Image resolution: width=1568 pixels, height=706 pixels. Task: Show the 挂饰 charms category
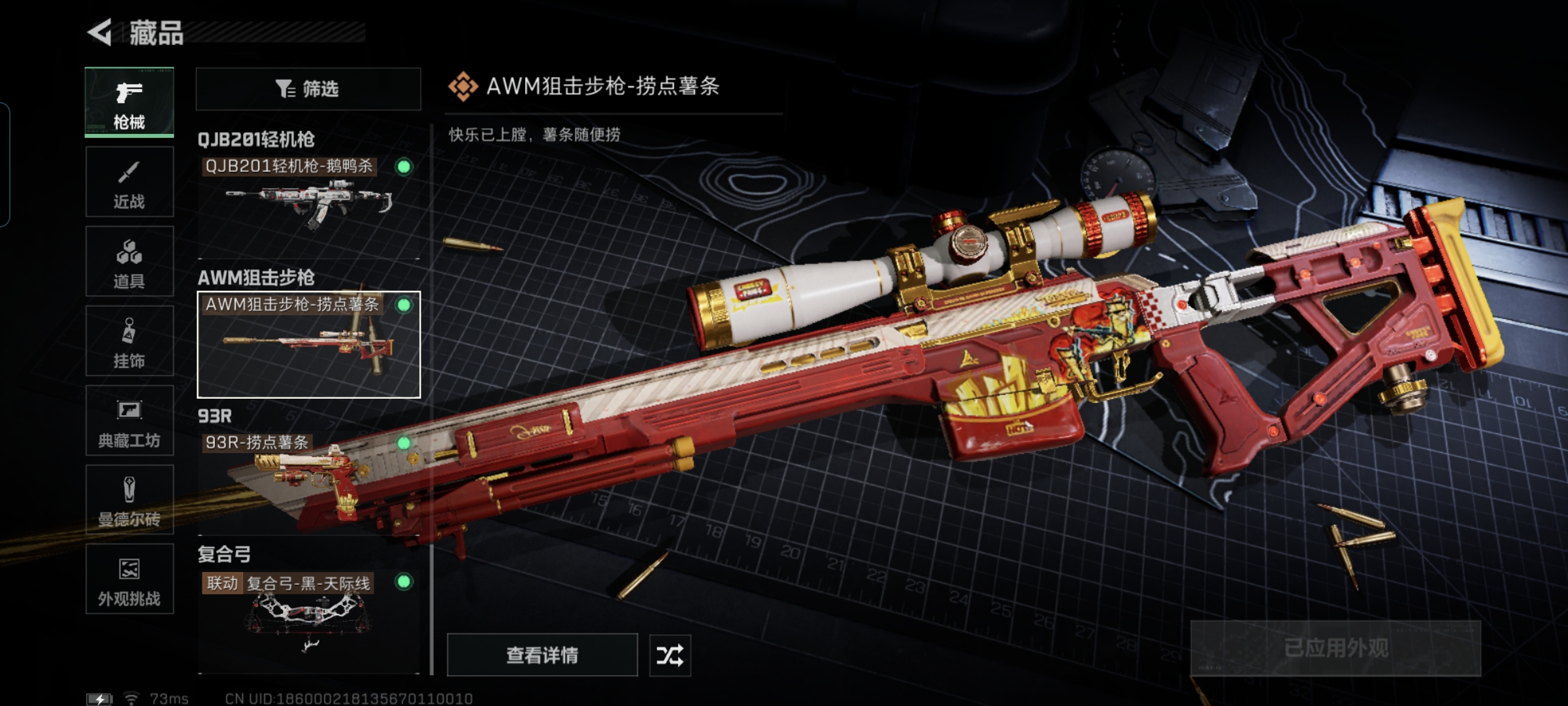pyautogui.click(x=129, y=341)
